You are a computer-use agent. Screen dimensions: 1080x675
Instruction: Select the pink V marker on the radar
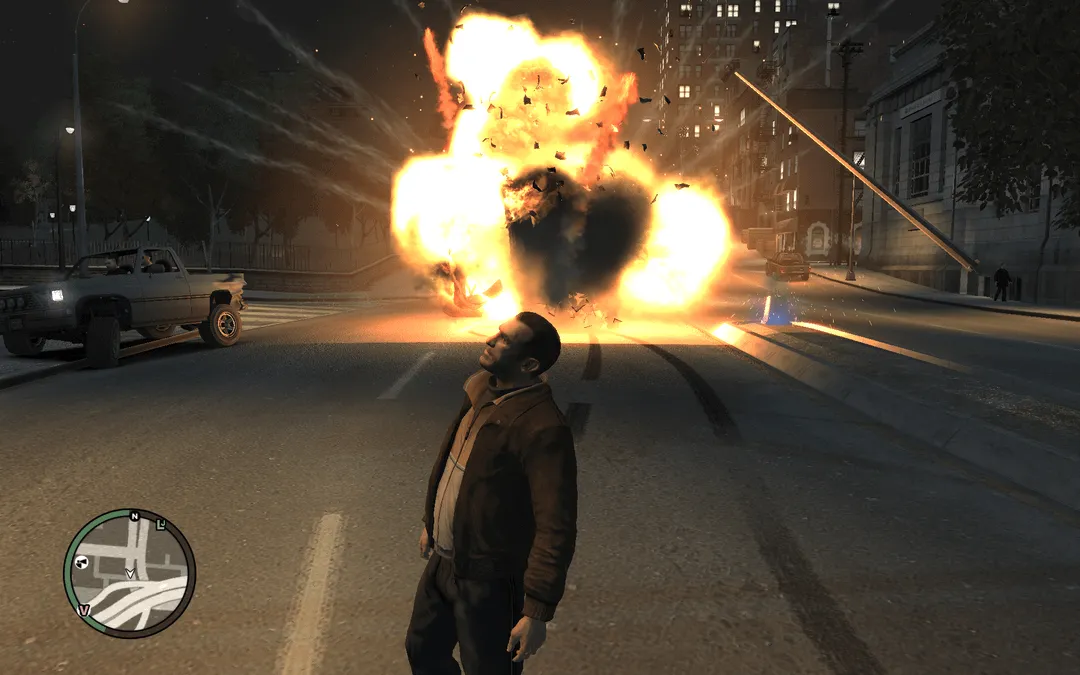pyautogui.click(x=84, y=609)
